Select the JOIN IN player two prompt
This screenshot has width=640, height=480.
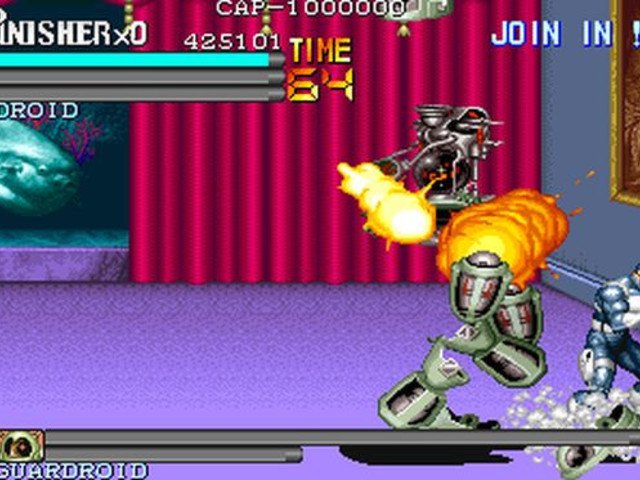point(562,33)
